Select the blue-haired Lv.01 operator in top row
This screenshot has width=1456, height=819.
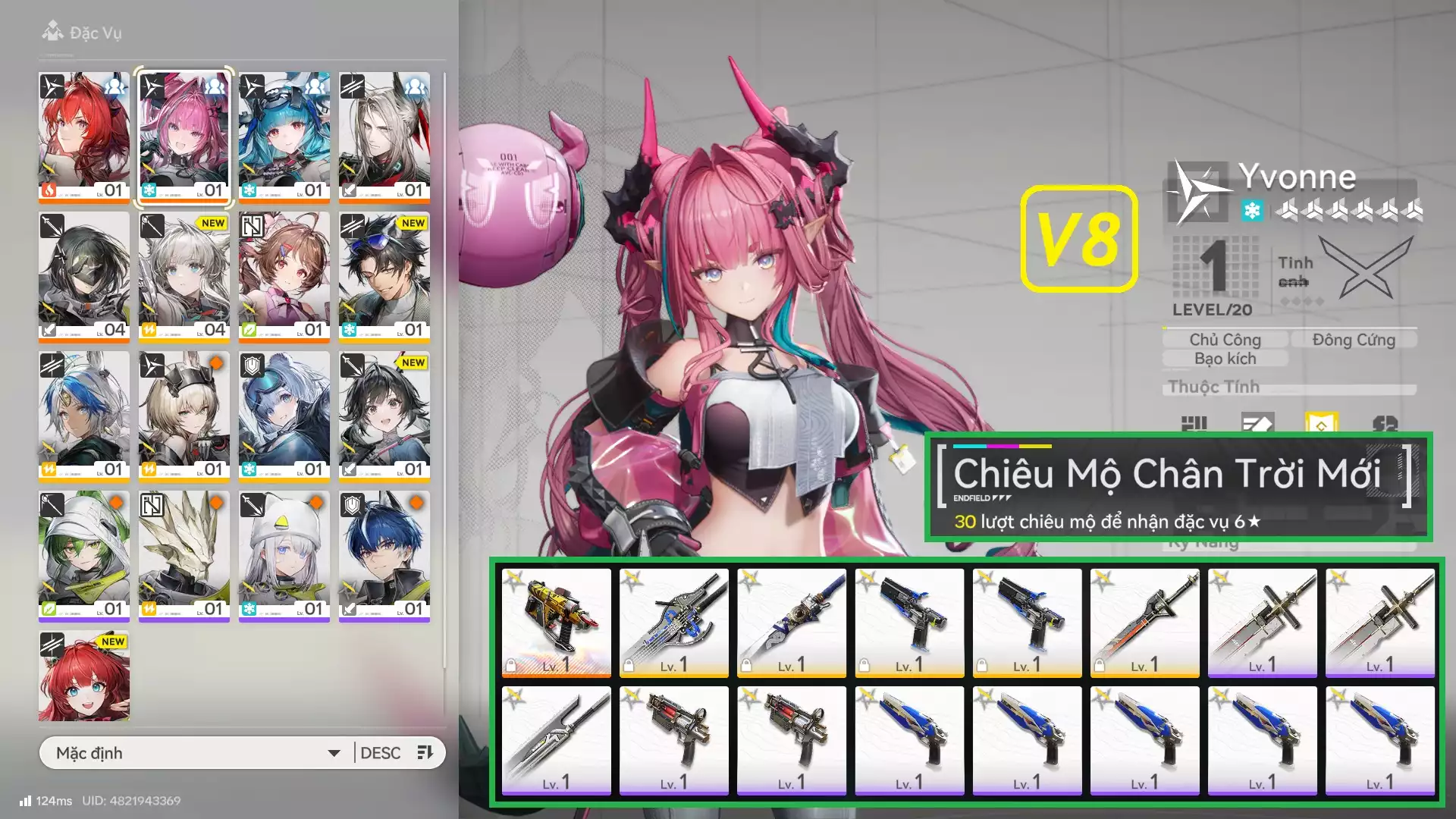(x=284, y=136)
